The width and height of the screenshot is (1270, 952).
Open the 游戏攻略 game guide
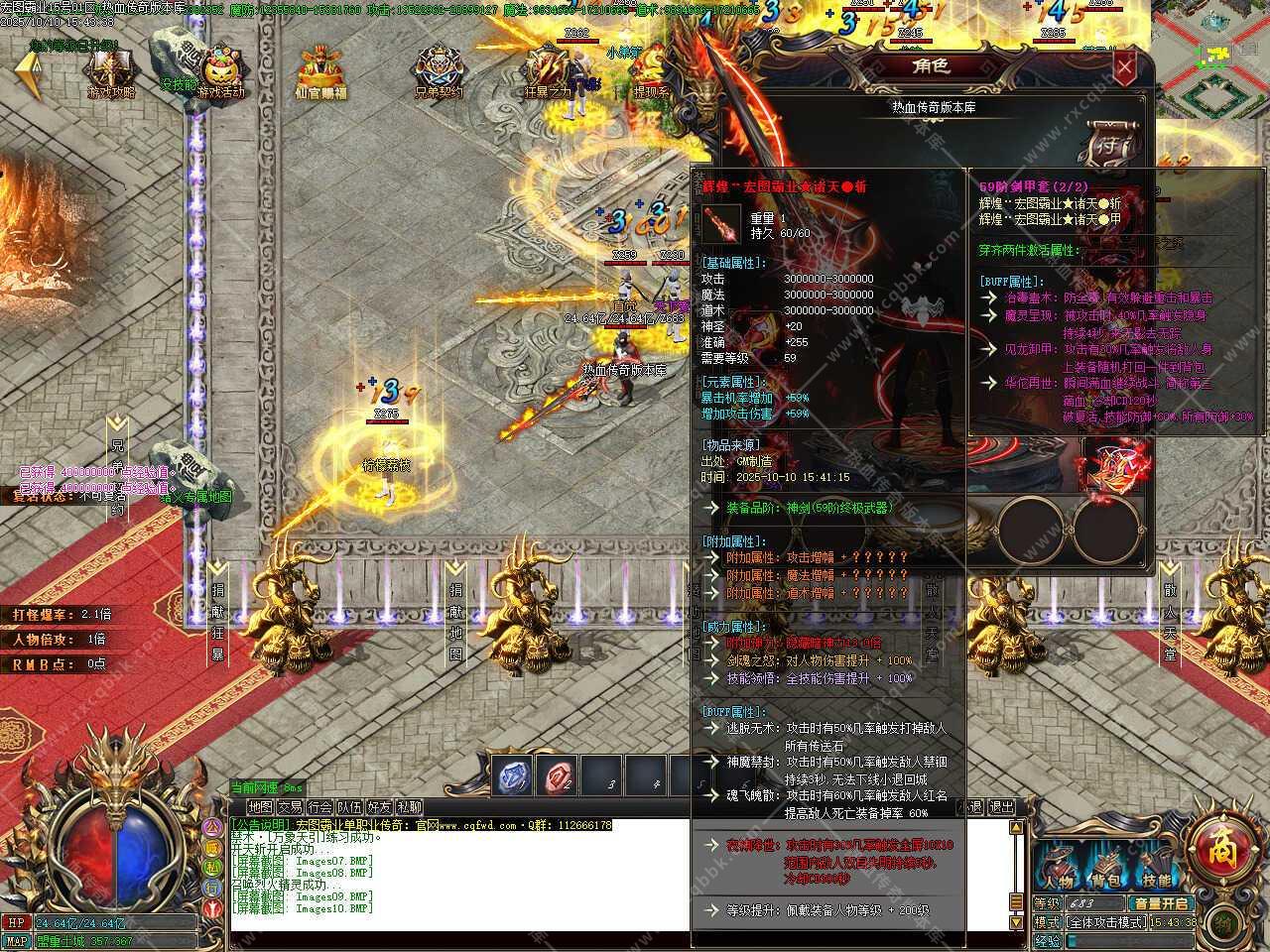pos(111,73)
